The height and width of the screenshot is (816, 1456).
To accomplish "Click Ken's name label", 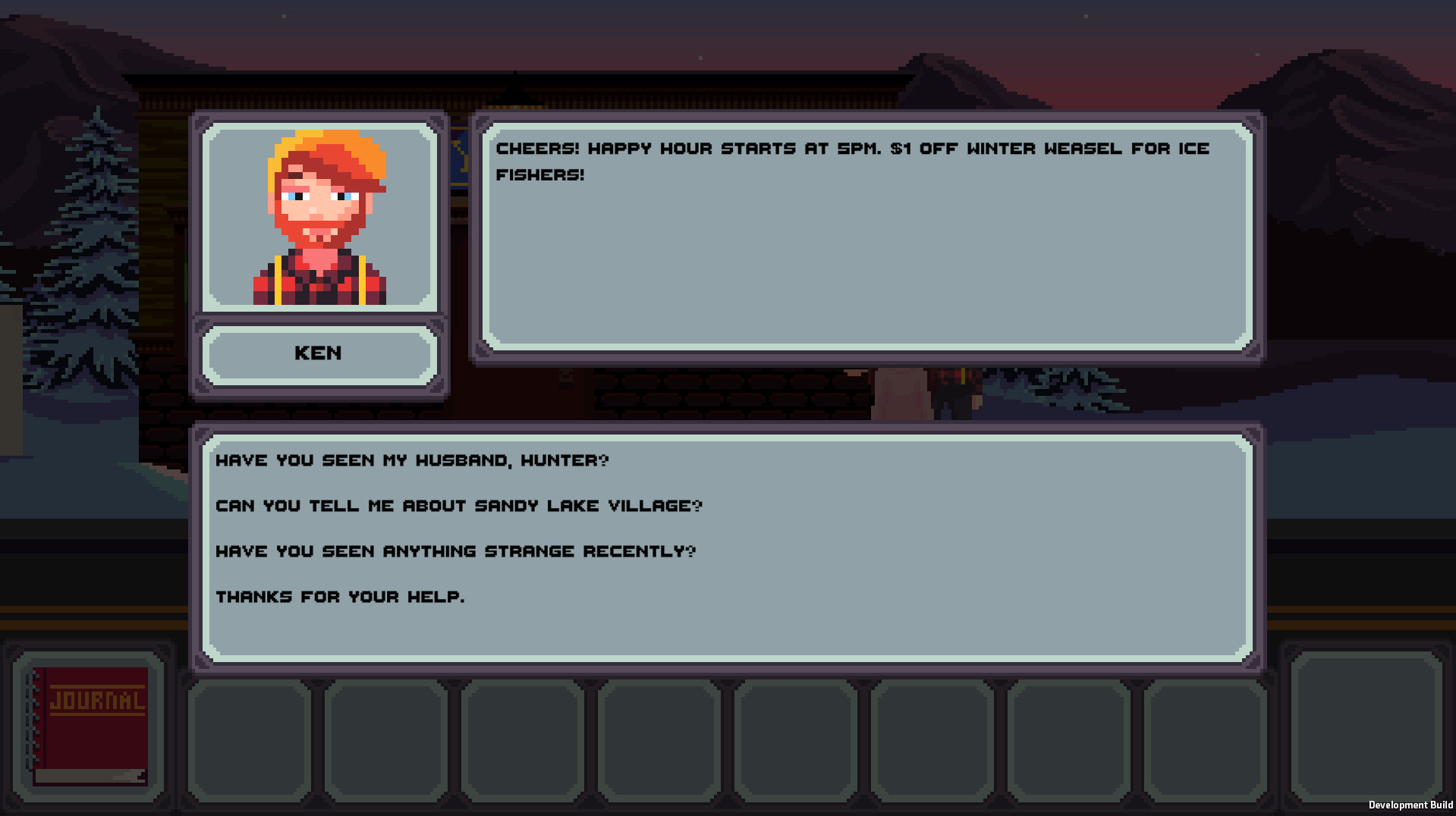I will (x=317, y=353).
